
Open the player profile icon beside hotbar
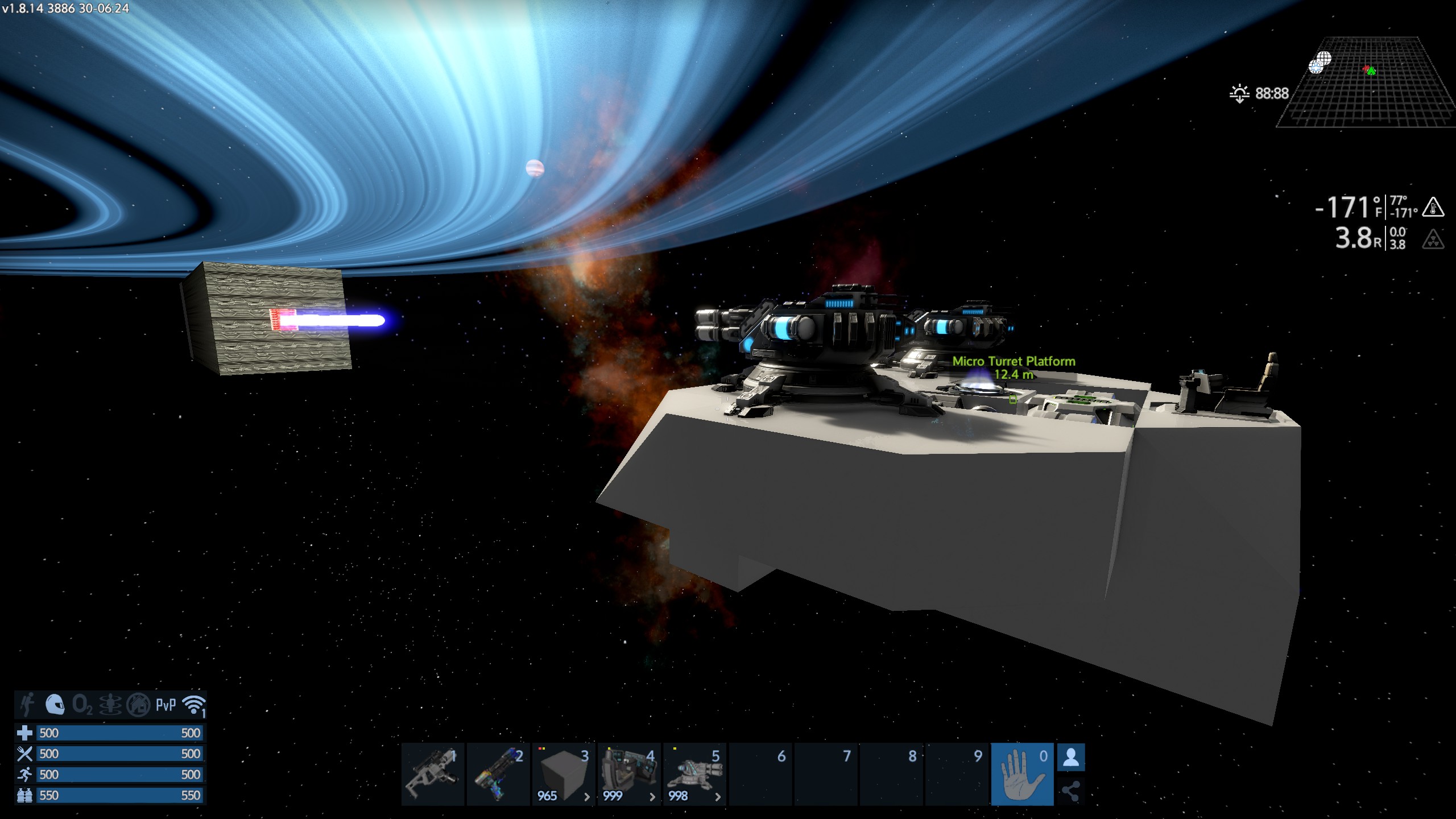pyautogui.click(x=1071, y=758)
